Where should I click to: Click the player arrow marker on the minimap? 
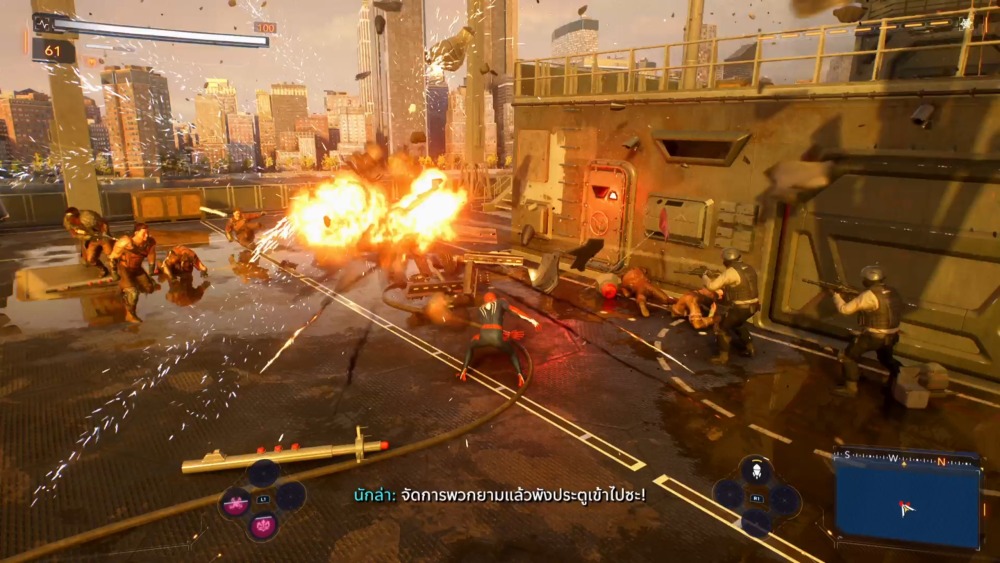tap(906, 508)
